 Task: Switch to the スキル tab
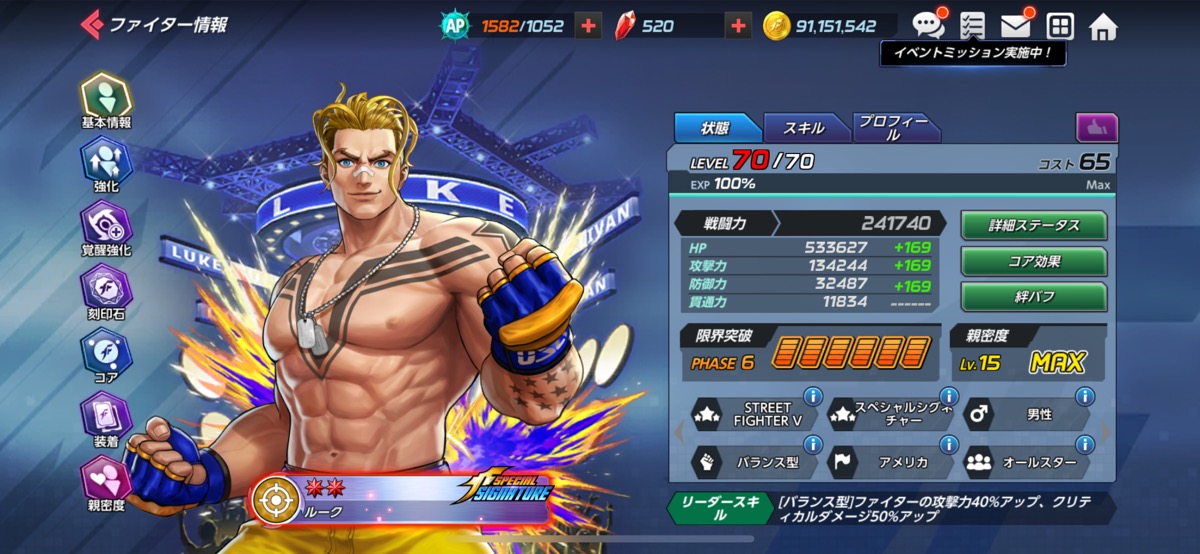click(x=804, y=128)
